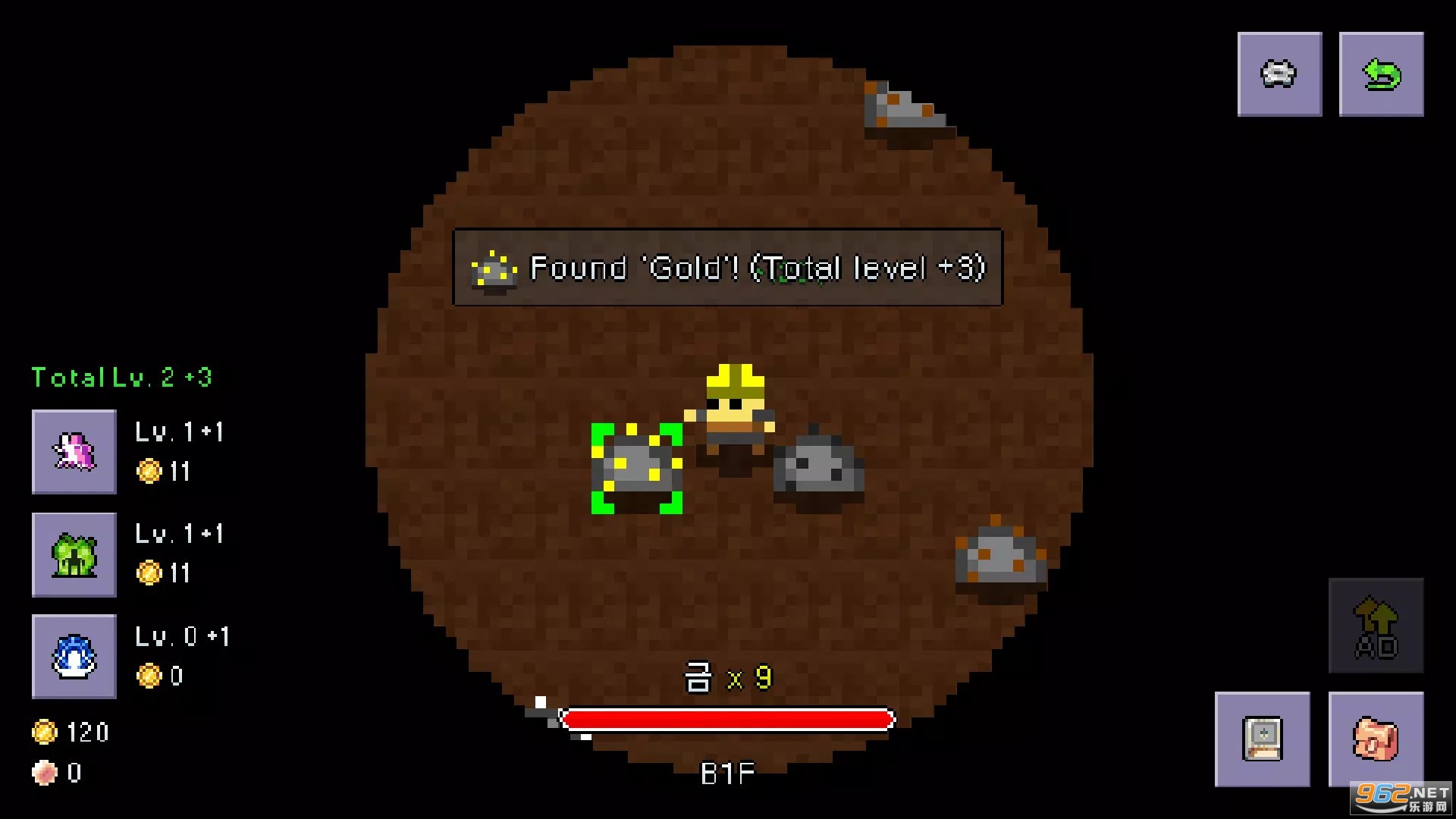Viewport: 1456px width, 819px height.
Task: Select the pink fairy upgrade icon
Action: (73, 453)
